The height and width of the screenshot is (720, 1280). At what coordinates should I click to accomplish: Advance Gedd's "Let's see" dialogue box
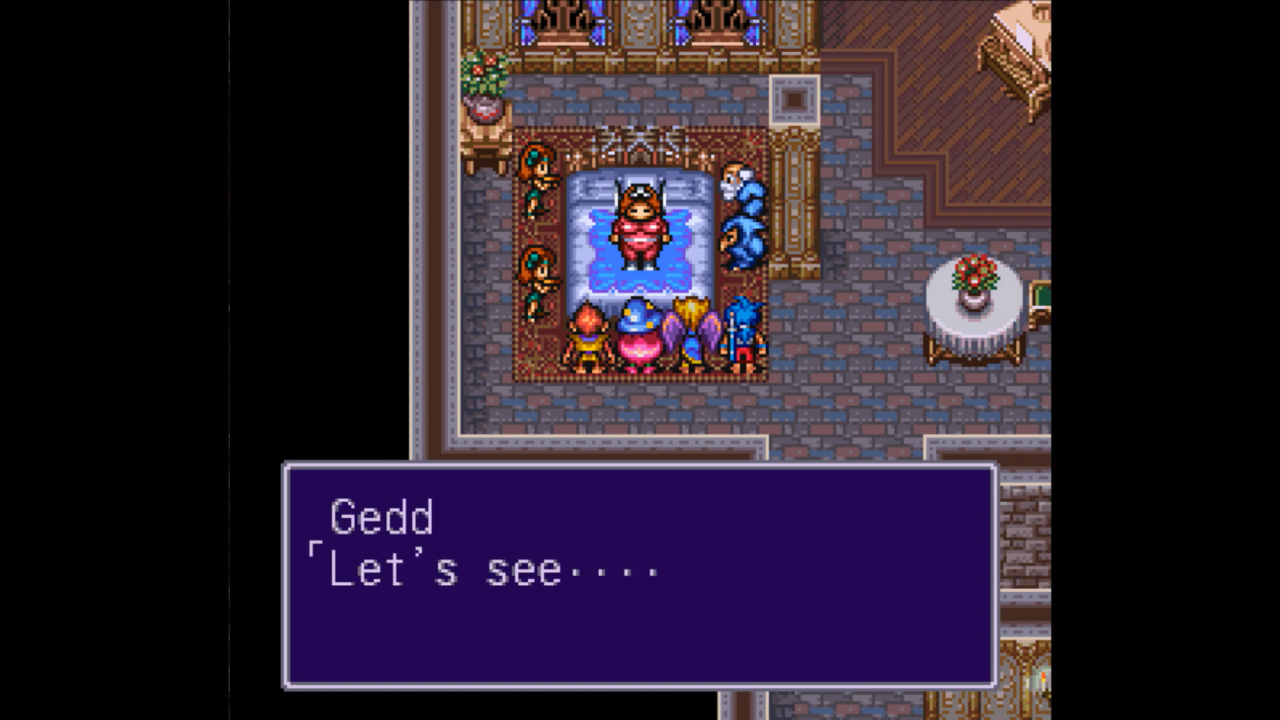coord(639,575)
